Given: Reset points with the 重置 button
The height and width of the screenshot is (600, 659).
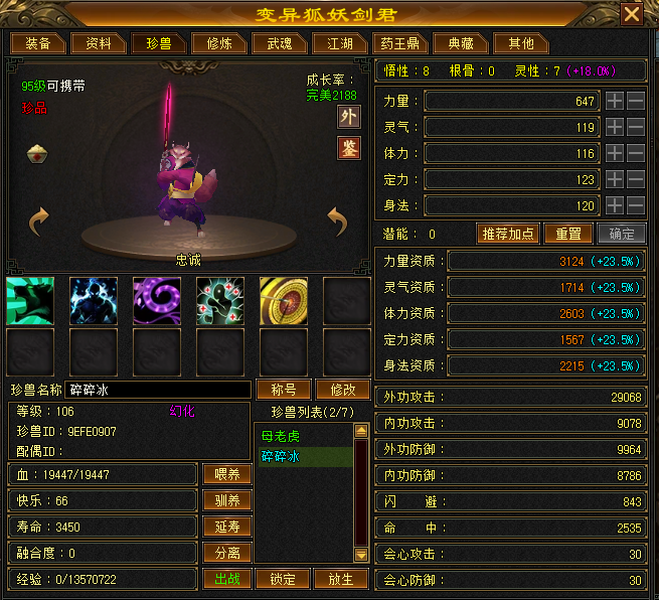Looking at the screenshot, I should click(568, 234).
